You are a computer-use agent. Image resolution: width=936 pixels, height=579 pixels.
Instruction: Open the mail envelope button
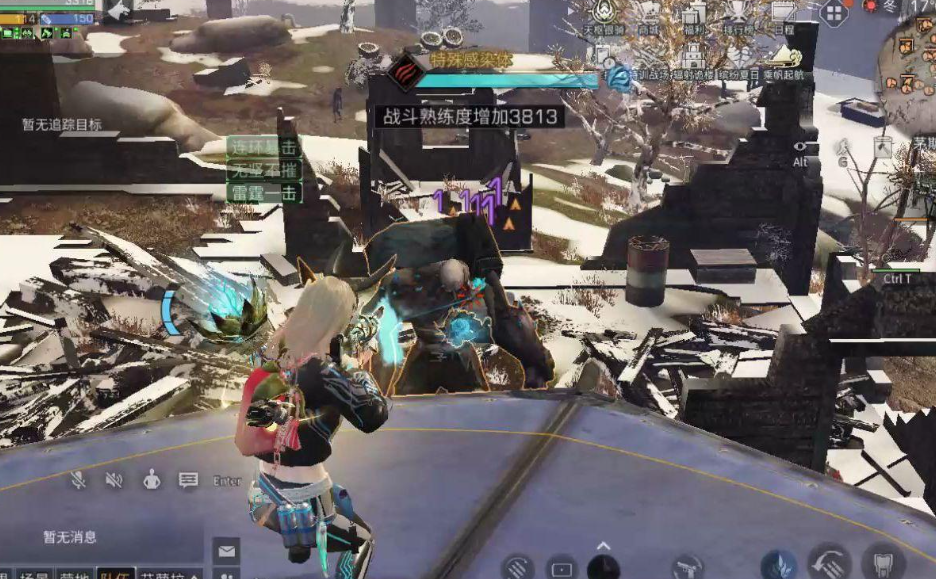[x=226, y=551]
